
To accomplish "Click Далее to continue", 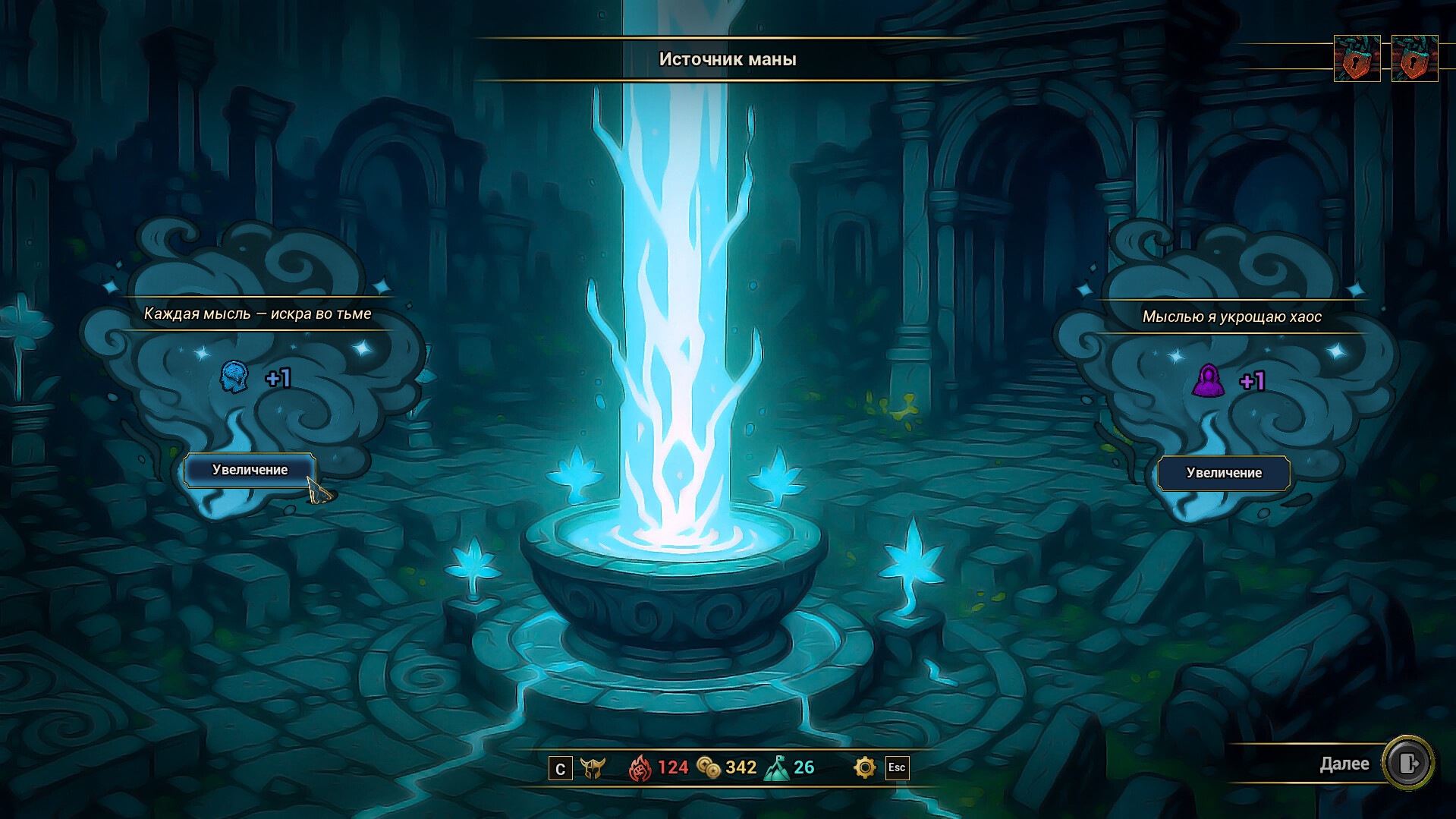I will [1347, 764].
